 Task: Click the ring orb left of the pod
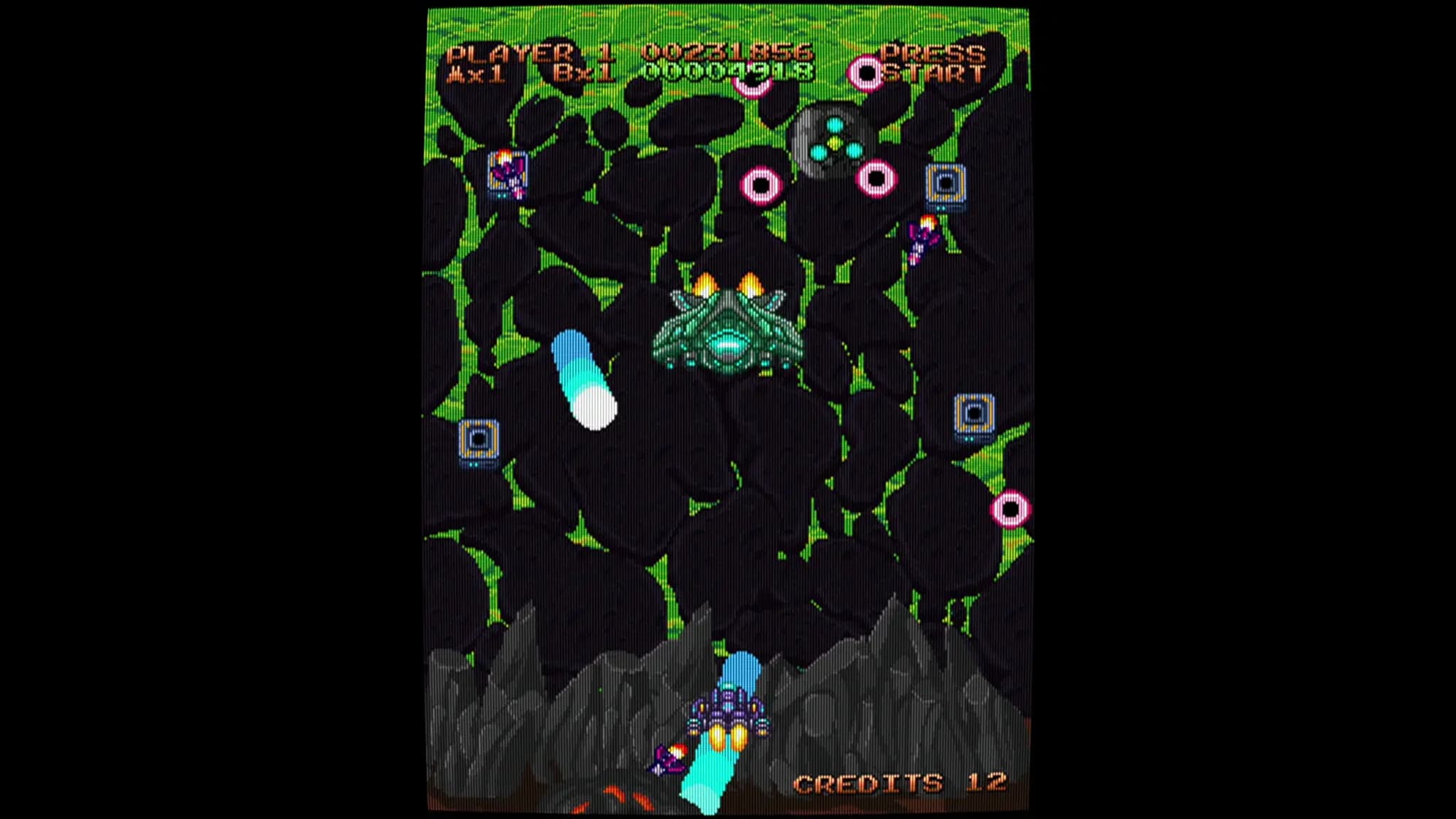point(761,186)
